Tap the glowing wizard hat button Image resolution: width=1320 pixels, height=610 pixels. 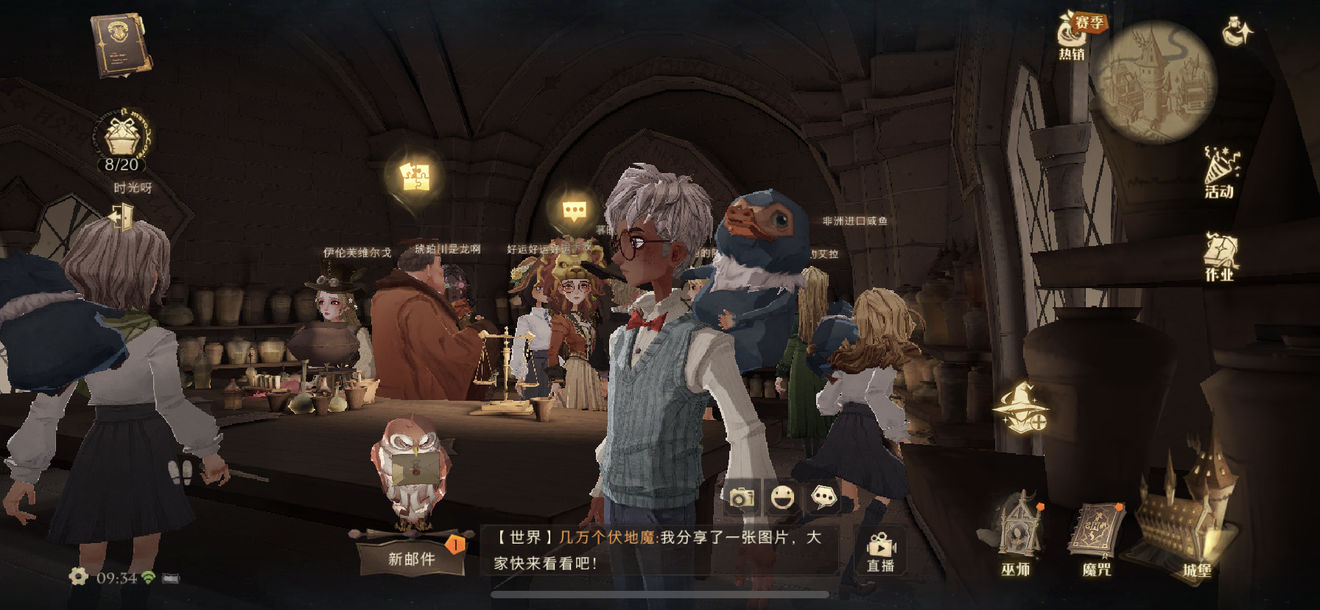click(1021, 408)
